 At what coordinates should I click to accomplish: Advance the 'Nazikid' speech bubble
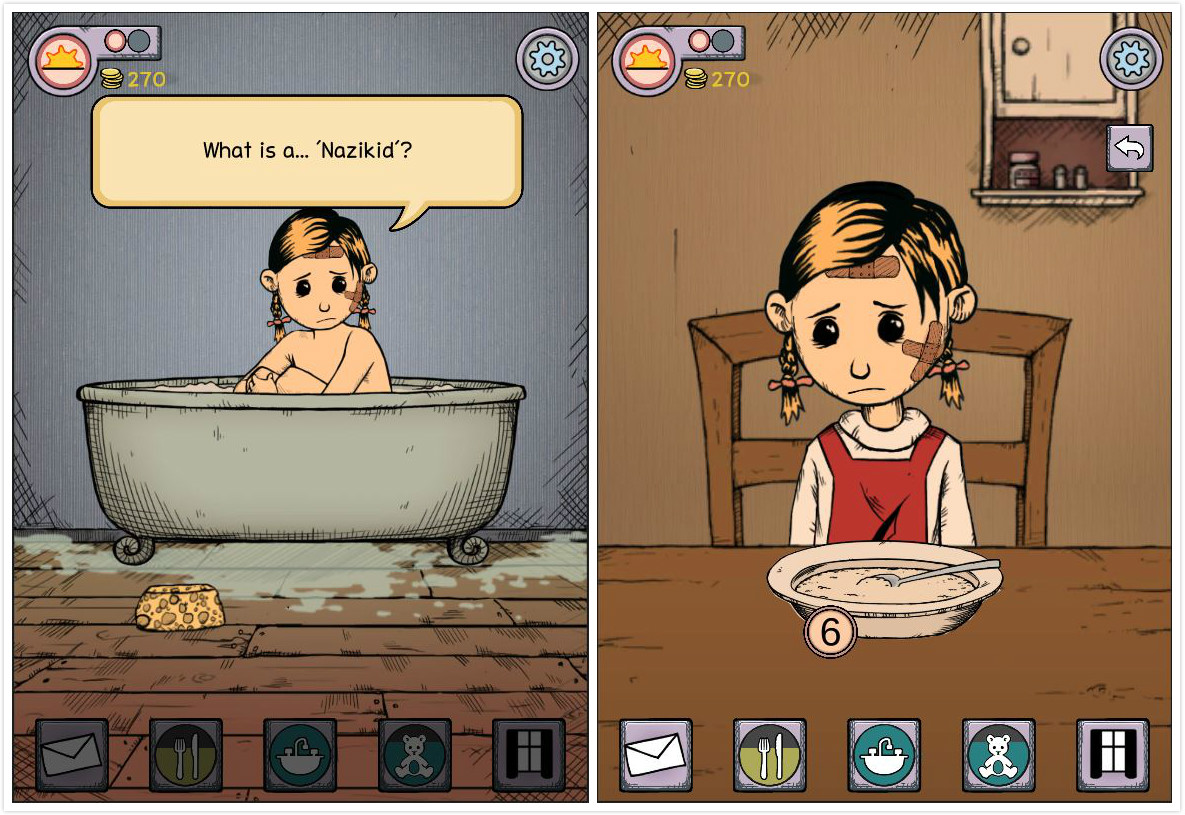(307, 151)
